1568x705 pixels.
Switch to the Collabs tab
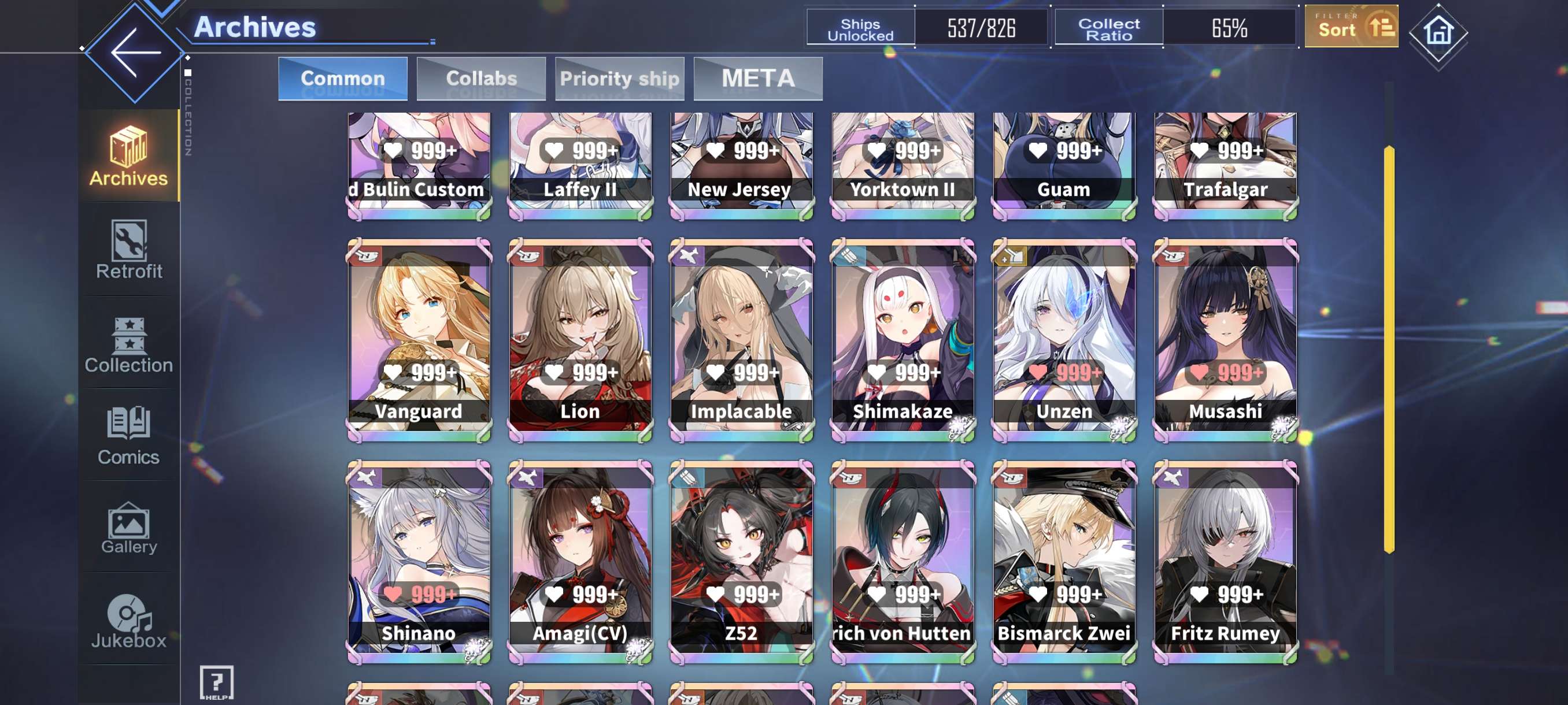point(481,79)
